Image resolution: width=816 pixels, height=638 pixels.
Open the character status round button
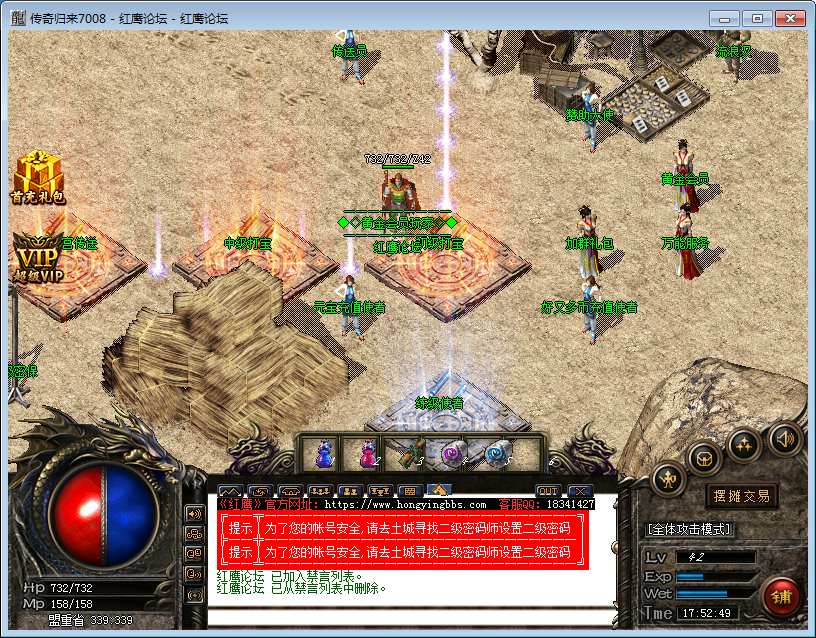[x=667, y=481]
